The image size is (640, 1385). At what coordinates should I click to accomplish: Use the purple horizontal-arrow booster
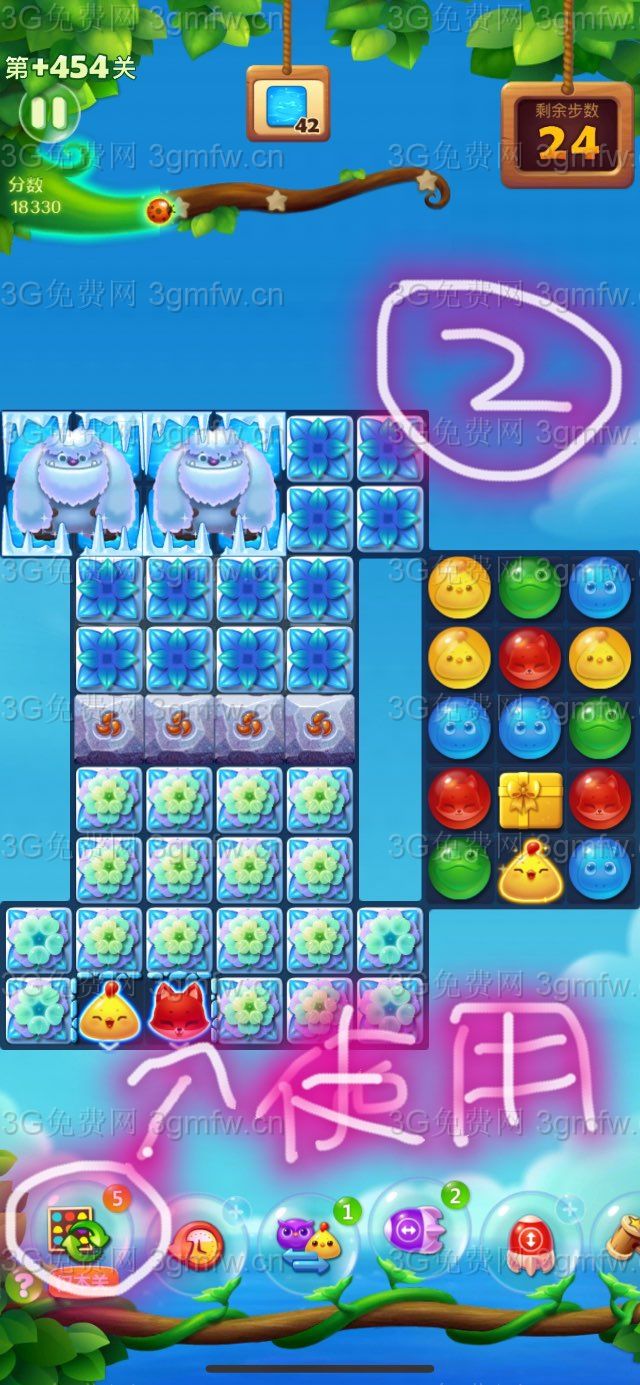(x=414, y=1230)
